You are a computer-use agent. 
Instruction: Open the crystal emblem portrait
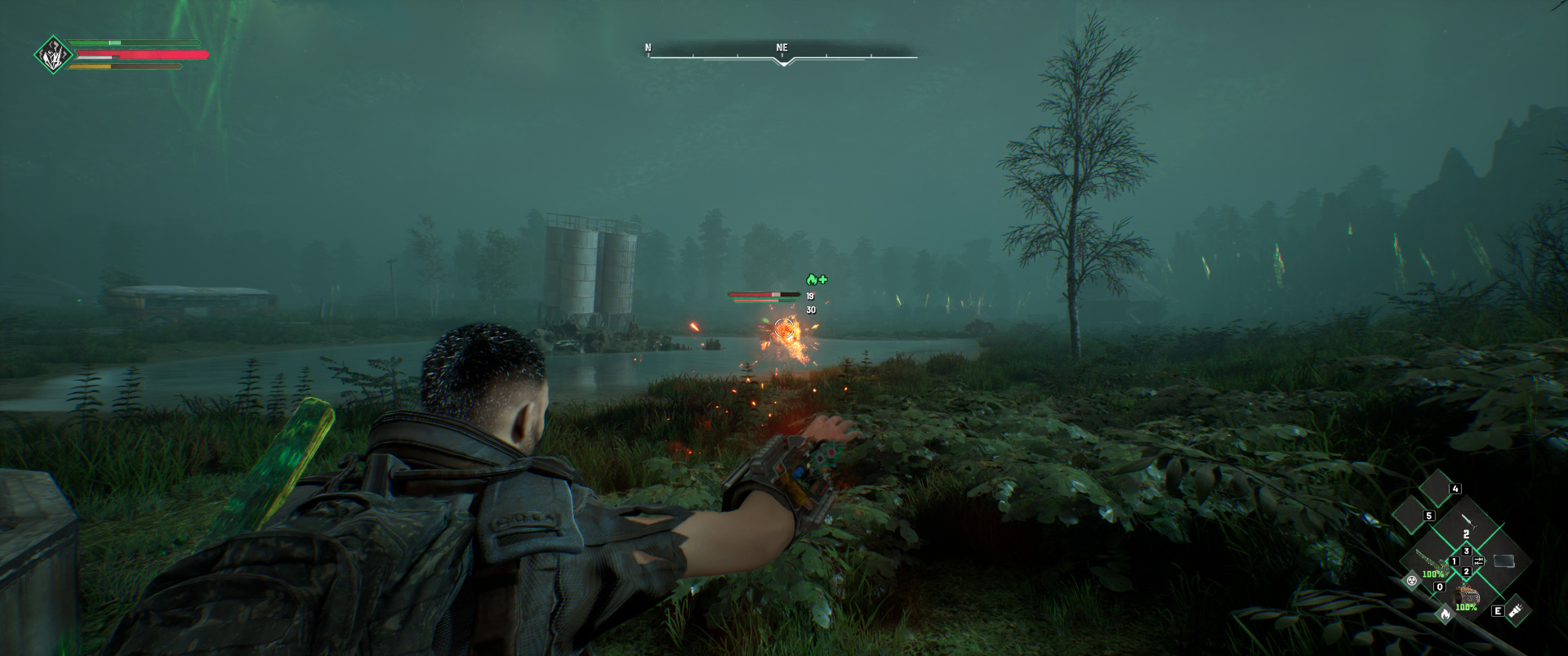coord(53,55)
